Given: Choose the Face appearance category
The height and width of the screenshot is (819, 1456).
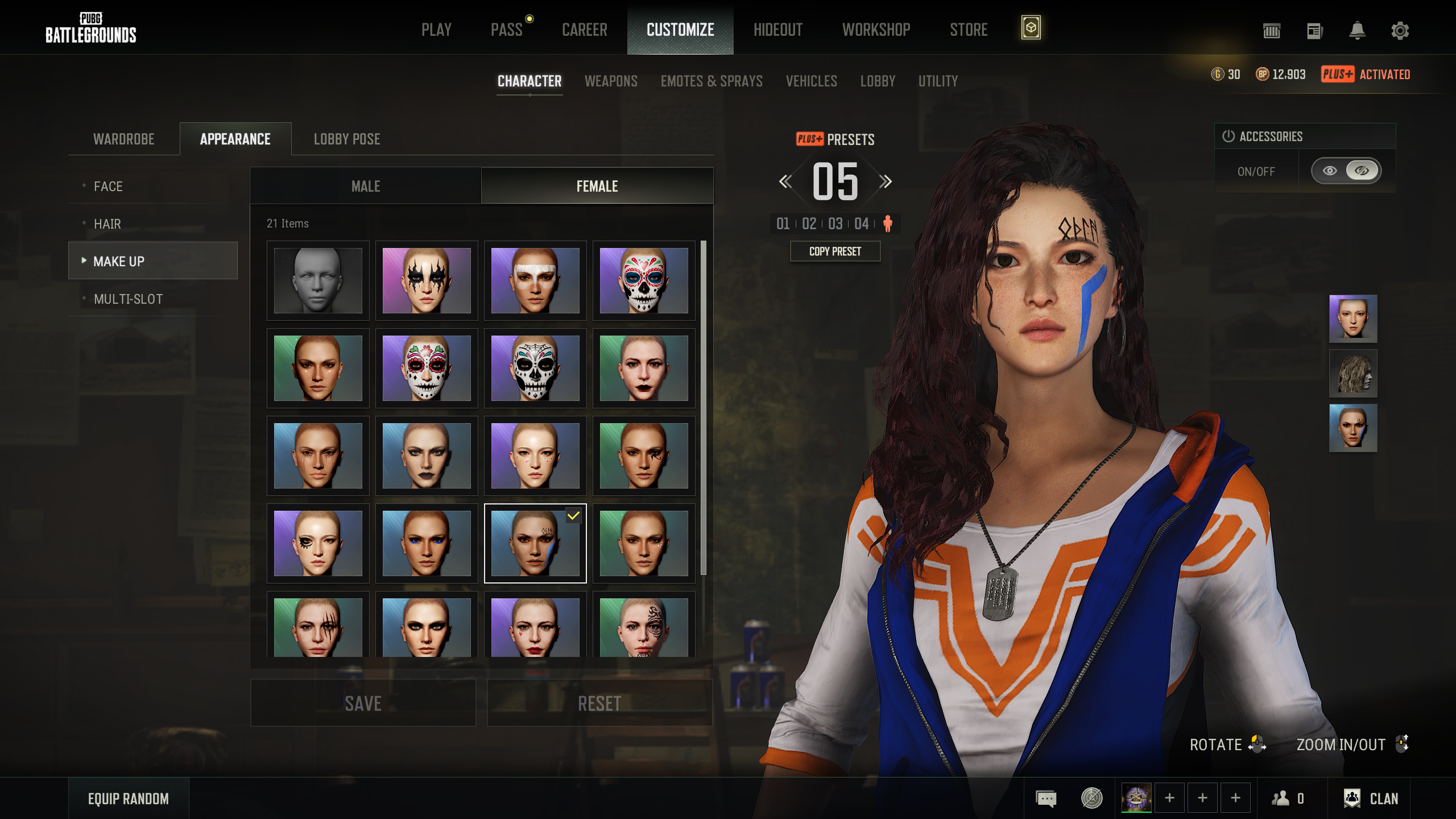Looking at the screenshot, I should point(108,187).
